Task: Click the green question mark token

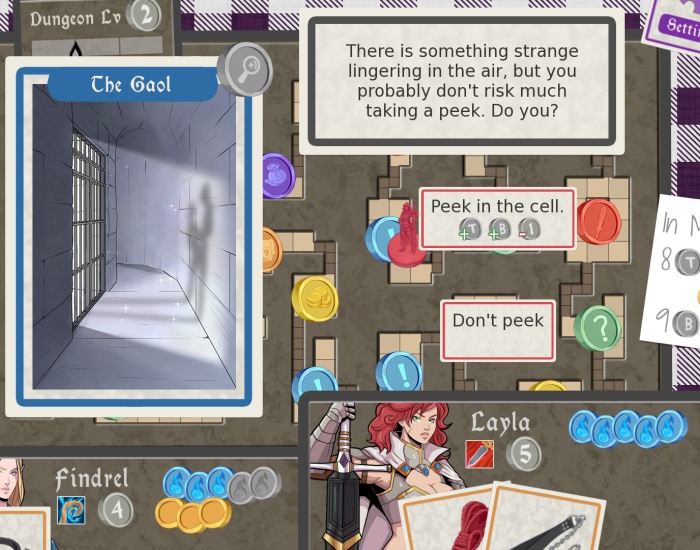Action: [x=598, y=327]
